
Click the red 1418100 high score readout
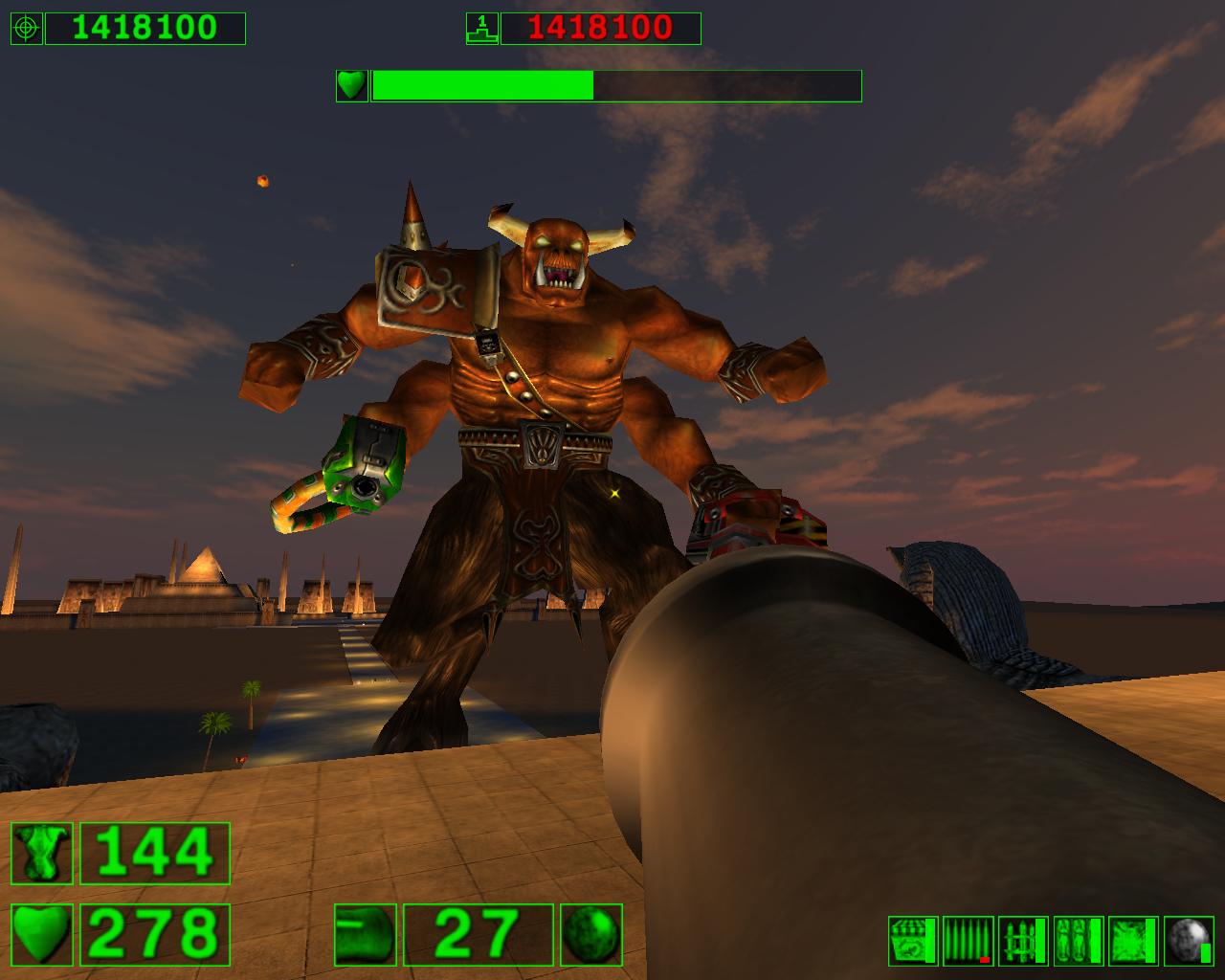[603, 27]
